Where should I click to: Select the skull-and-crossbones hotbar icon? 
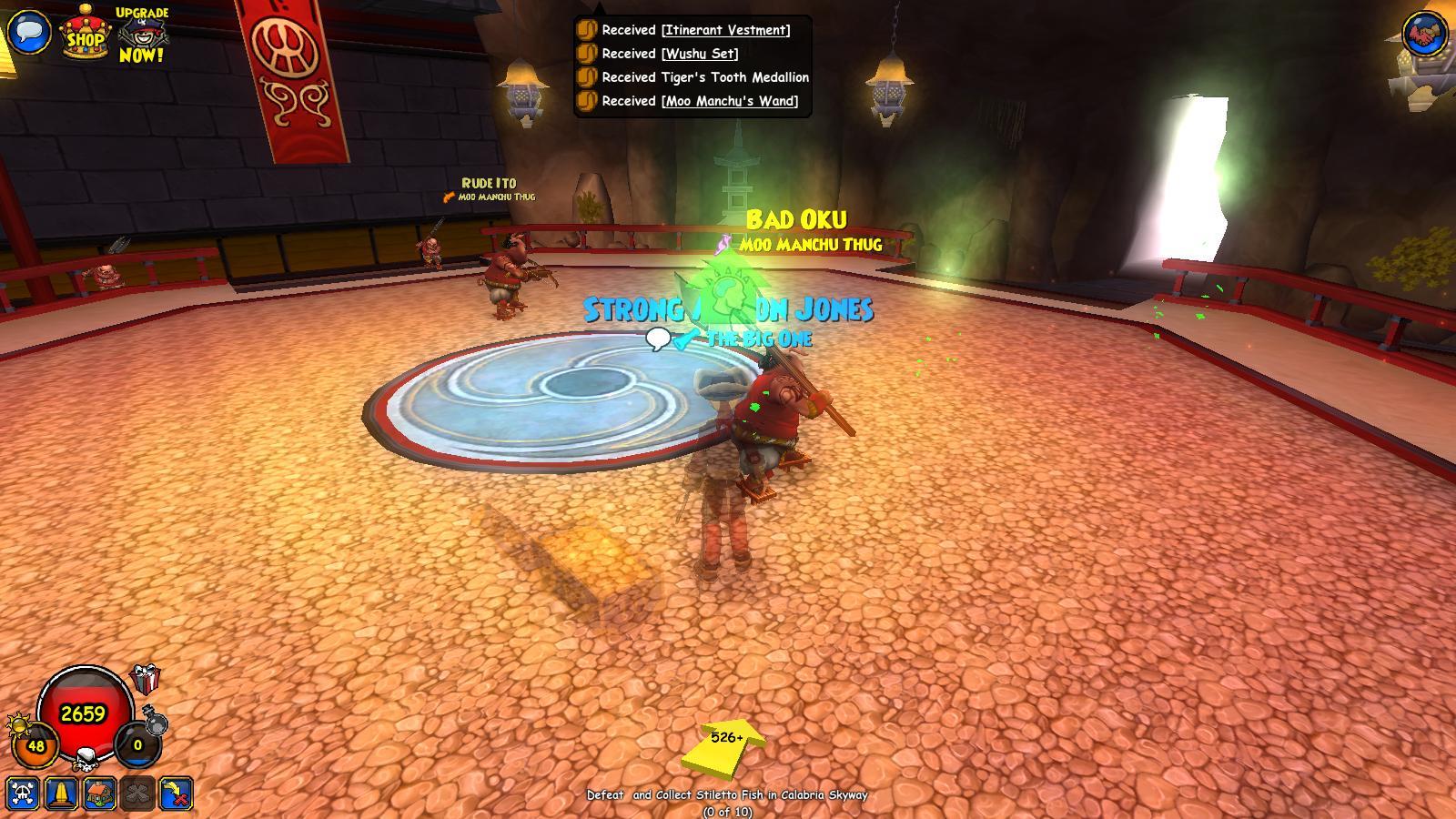(x=25, y=794)
